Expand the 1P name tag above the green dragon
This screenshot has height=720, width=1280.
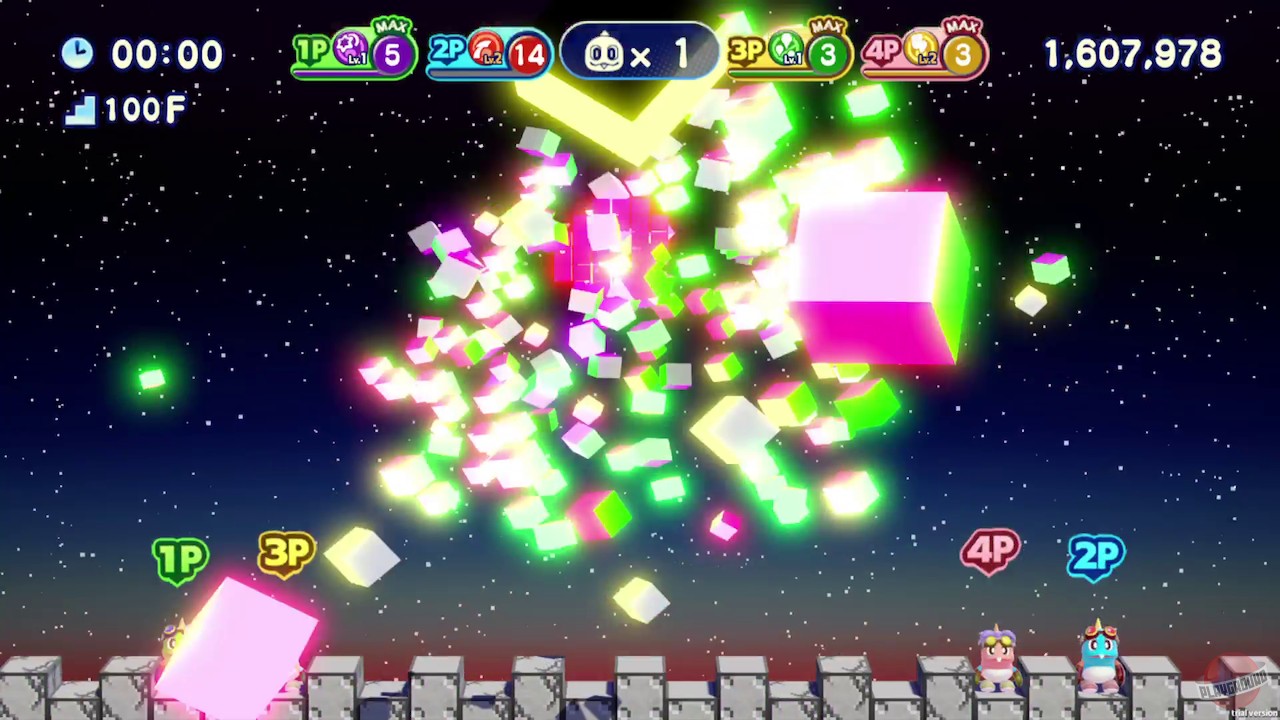point(181,558)
